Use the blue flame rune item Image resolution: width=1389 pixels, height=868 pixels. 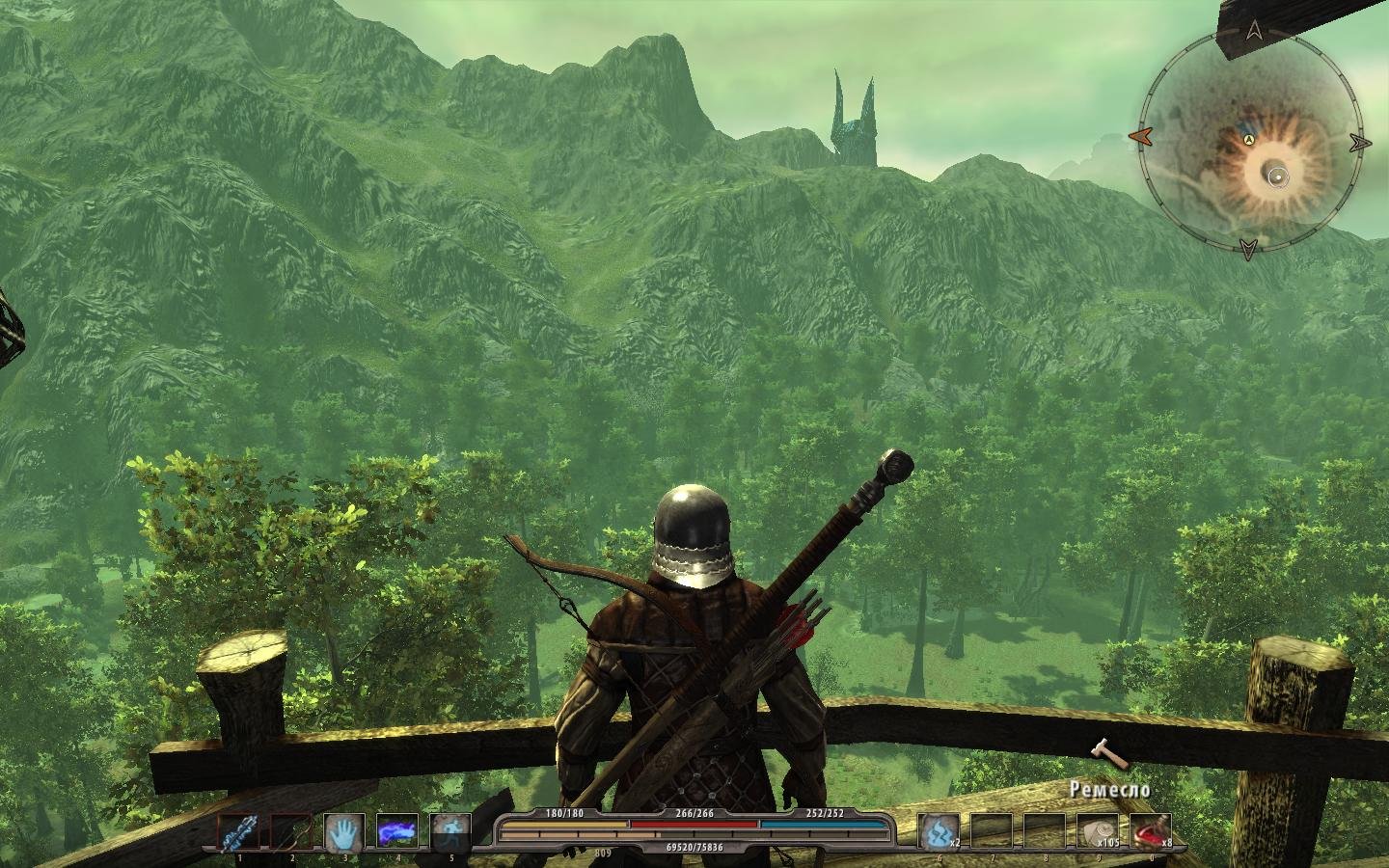pyautogui.click(x=937, y=831)
